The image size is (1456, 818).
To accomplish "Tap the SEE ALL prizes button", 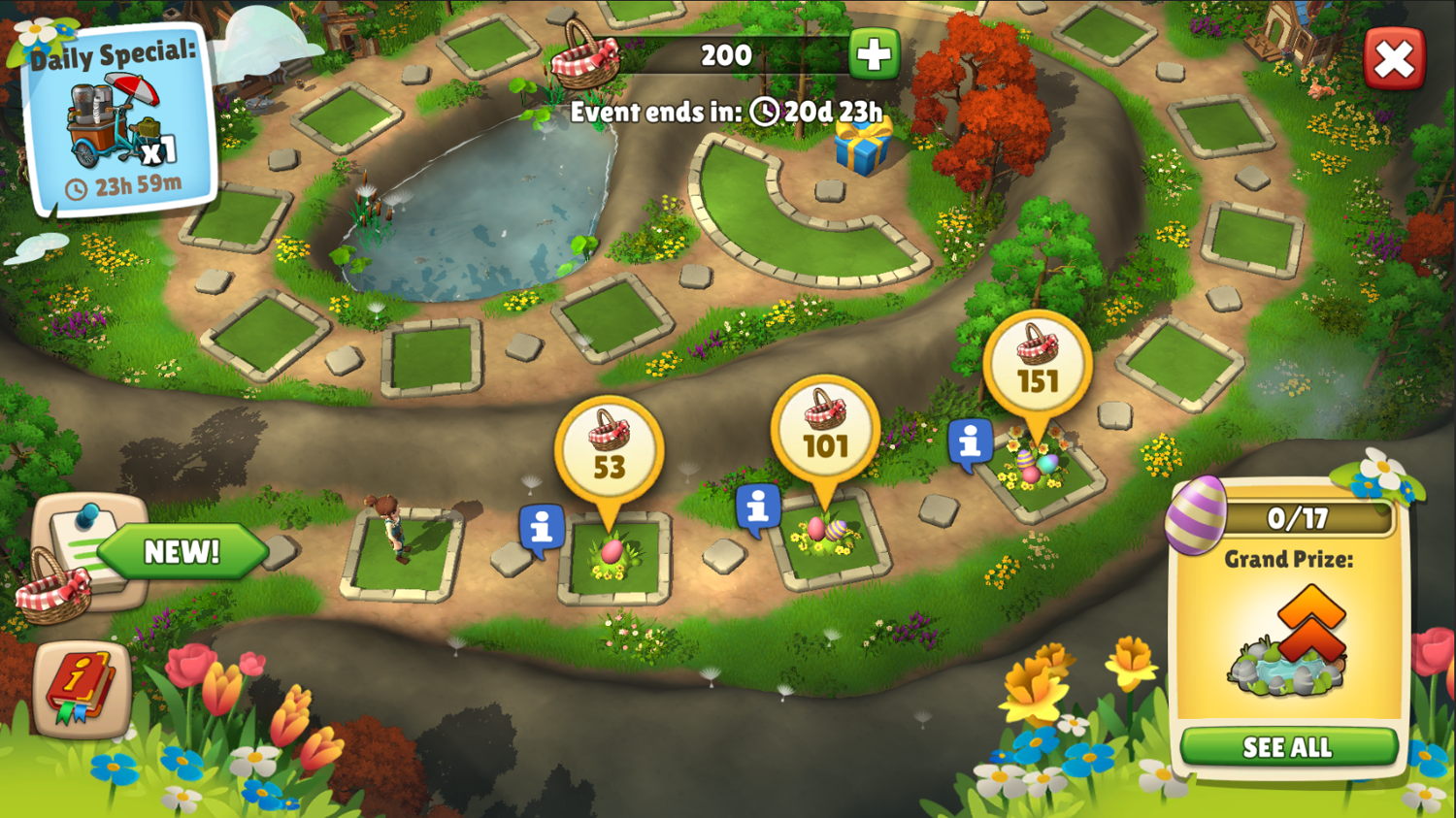I will click(x=1287, y=747).
